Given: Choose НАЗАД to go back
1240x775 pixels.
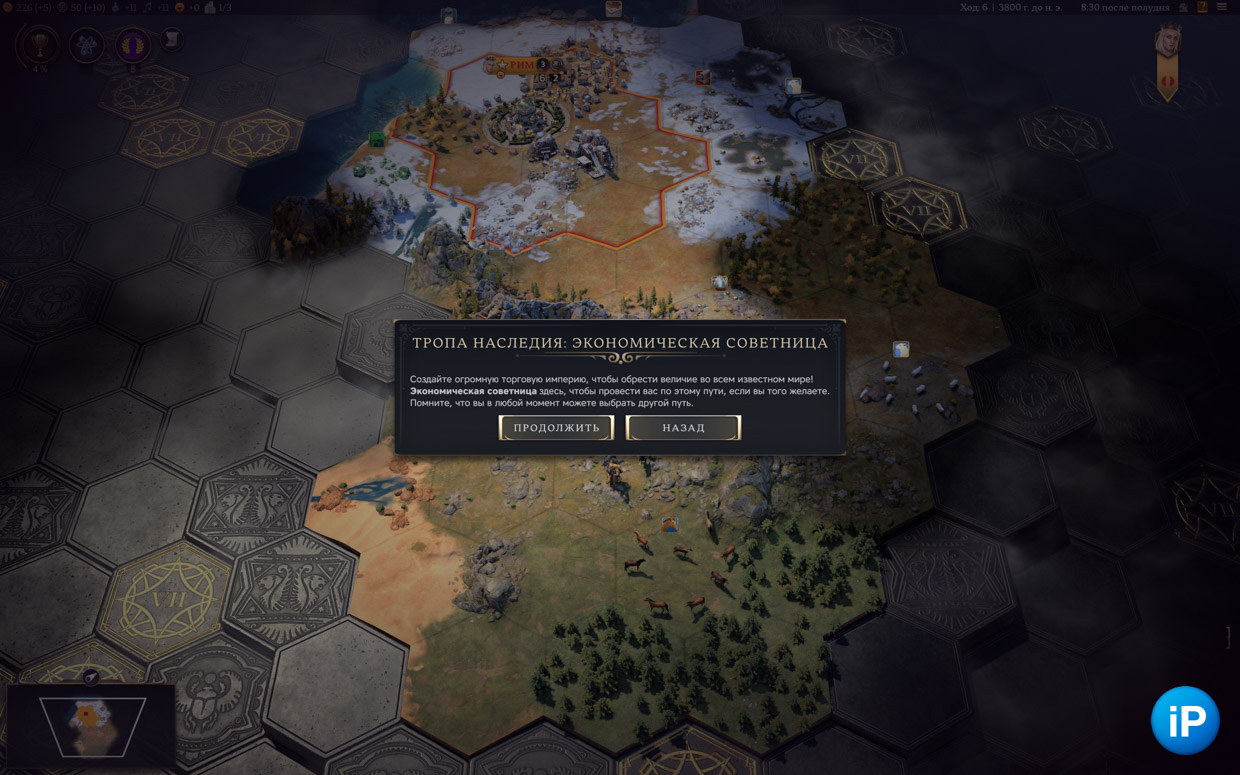Looking at the screenshot, I should [x=683, y=428].
